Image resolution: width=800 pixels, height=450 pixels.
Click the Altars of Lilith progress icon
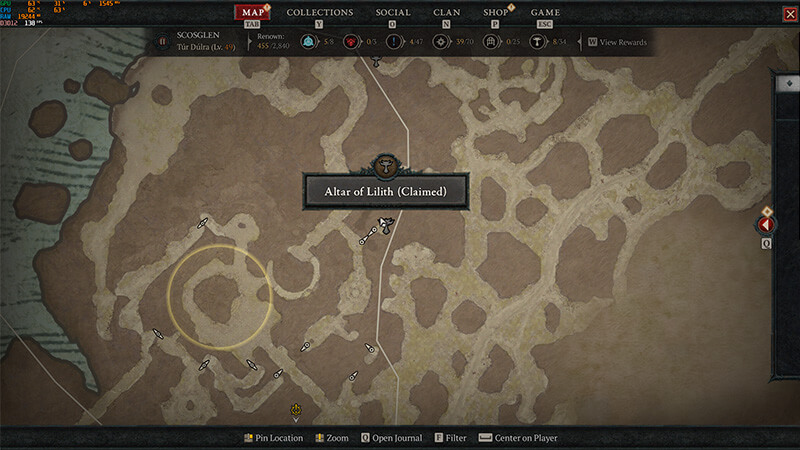(x=536, y=42)
